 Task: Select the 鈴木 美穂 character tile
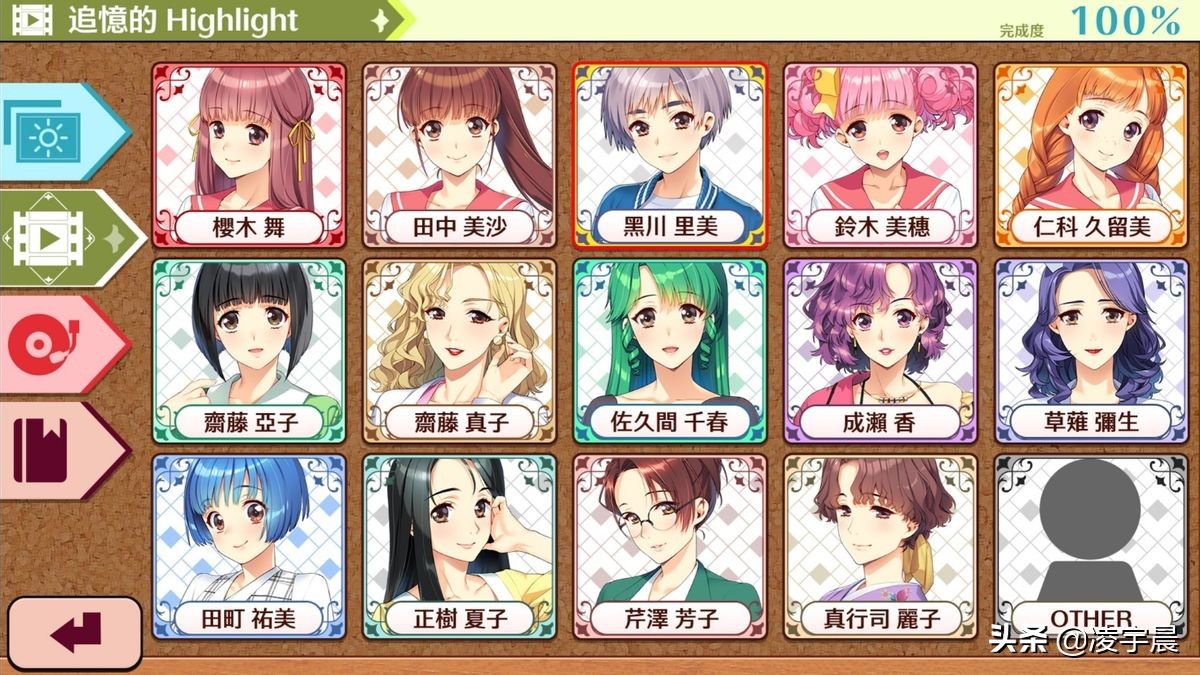[880, 155]
